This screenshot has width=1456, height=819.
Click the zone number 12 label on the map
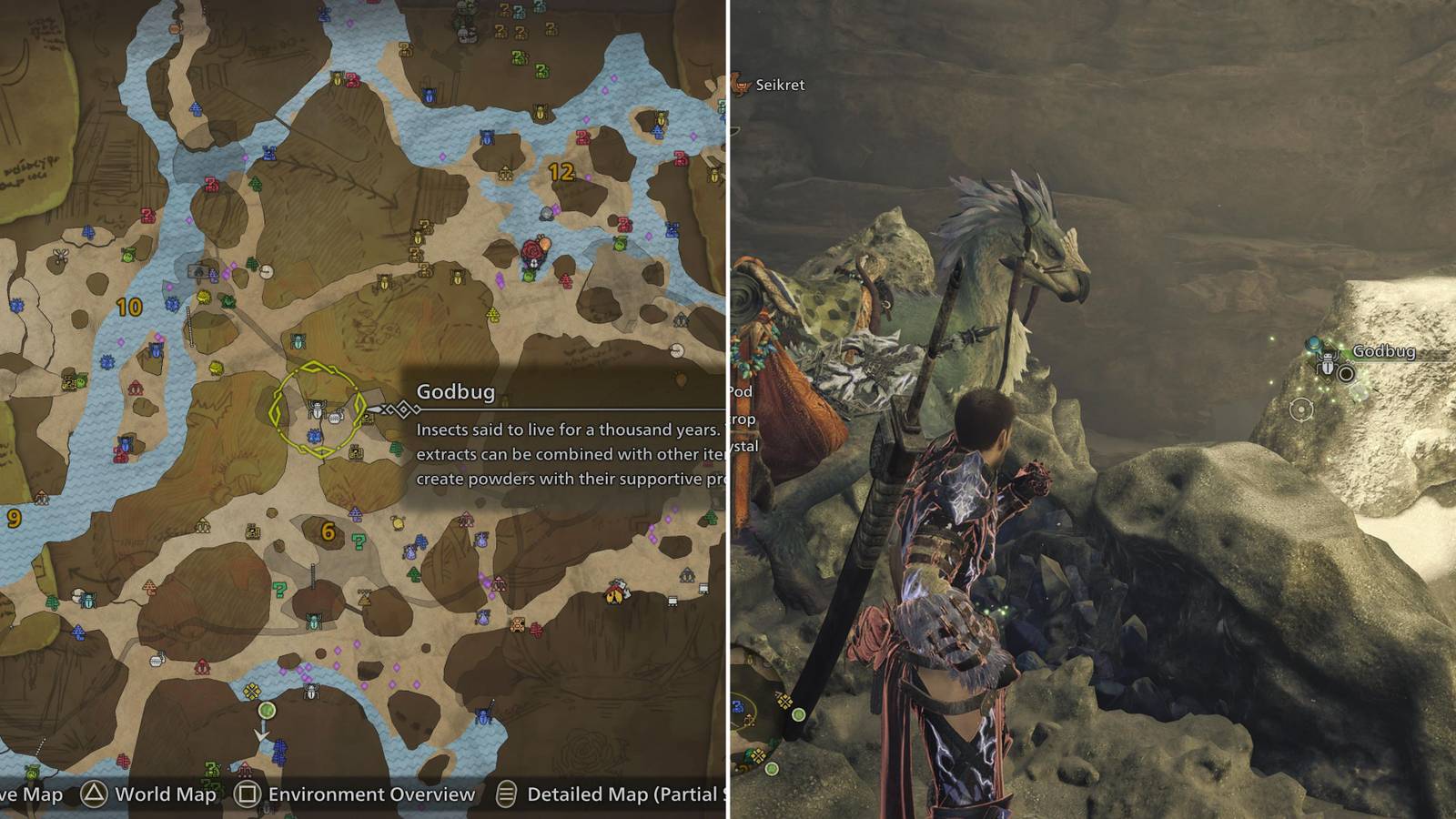pos(561,171)
